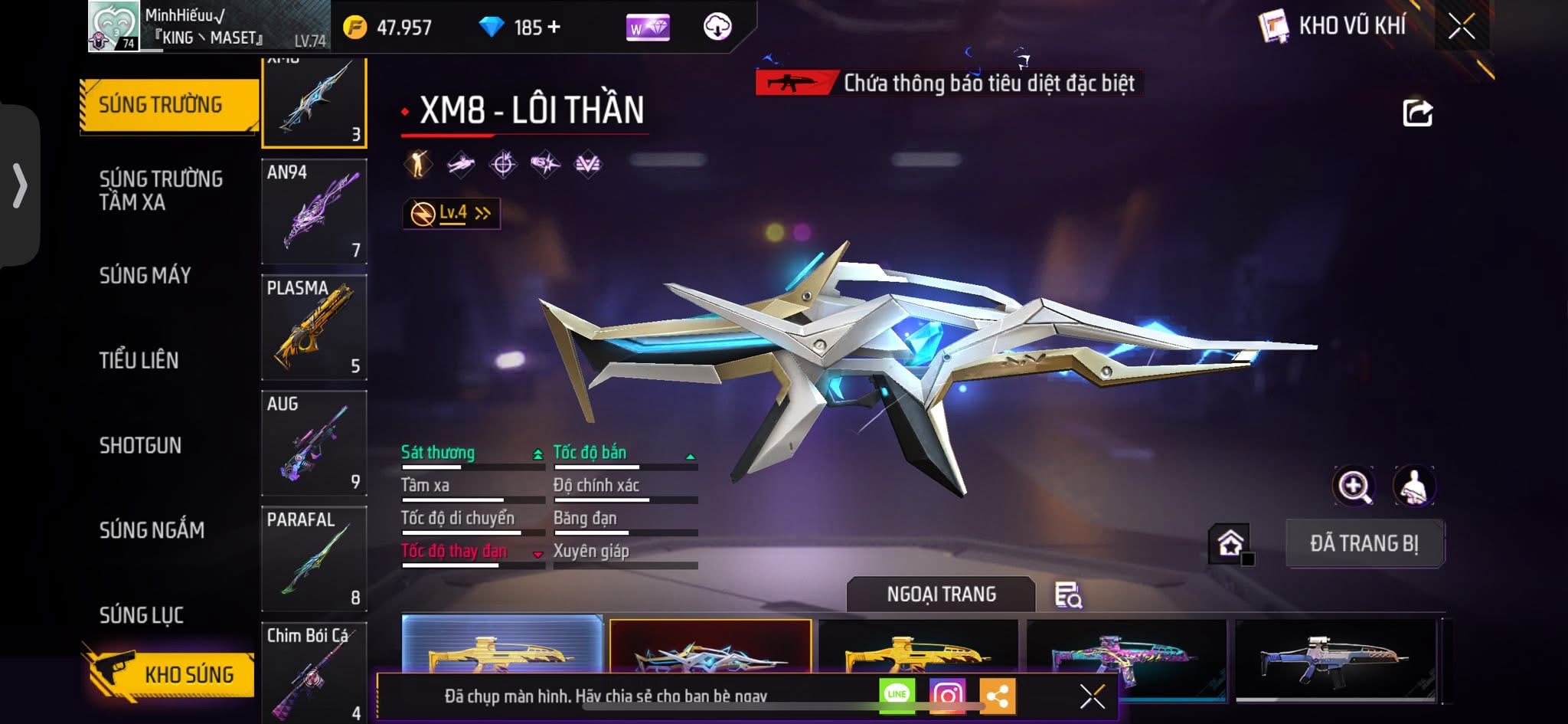Select the PARAFAL weapon tile
The image size is (1568, 724).
tap(314, 559)
